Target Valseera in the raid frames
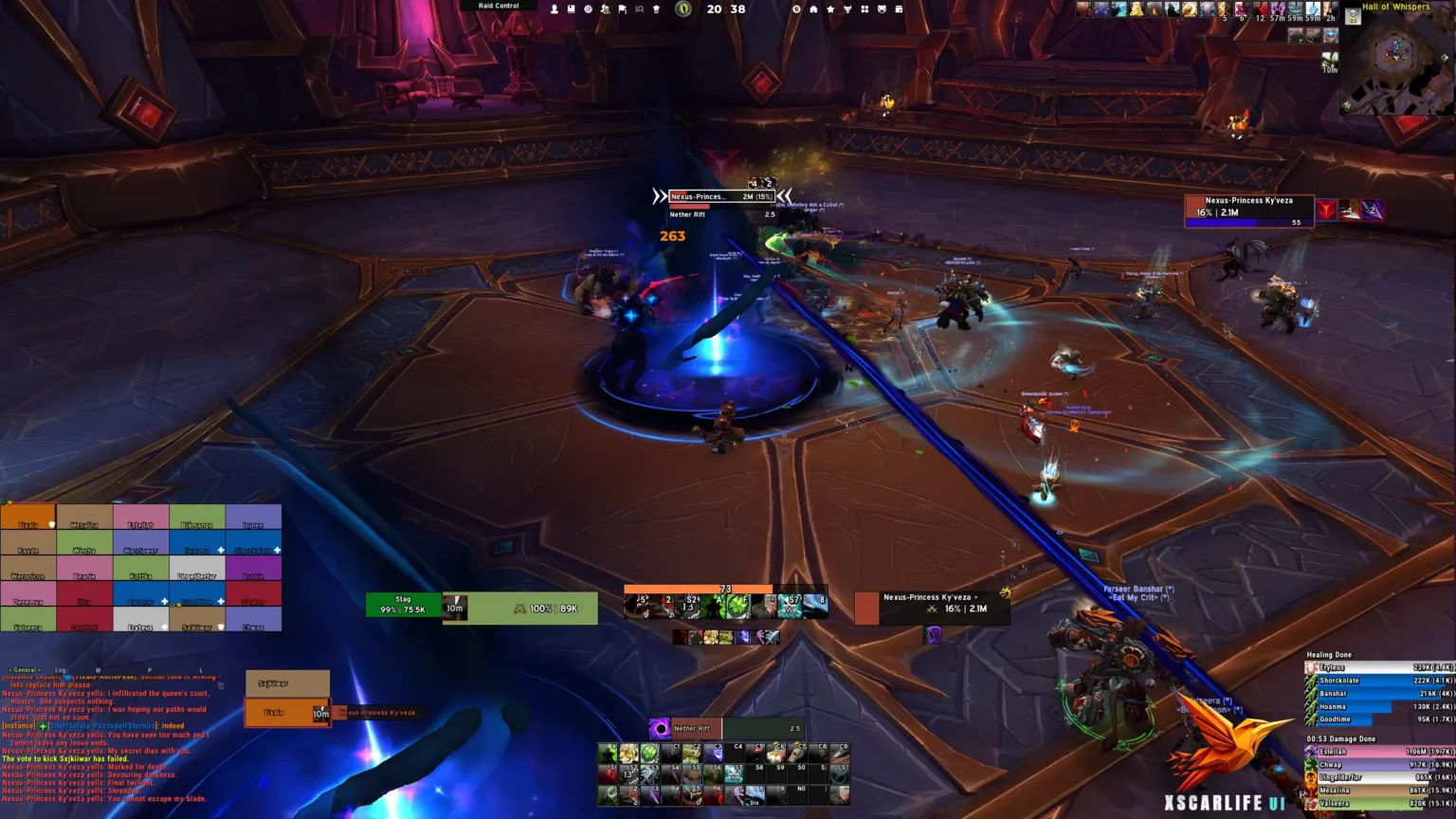This screenshot has width=1456, height=819. (27, 620)
